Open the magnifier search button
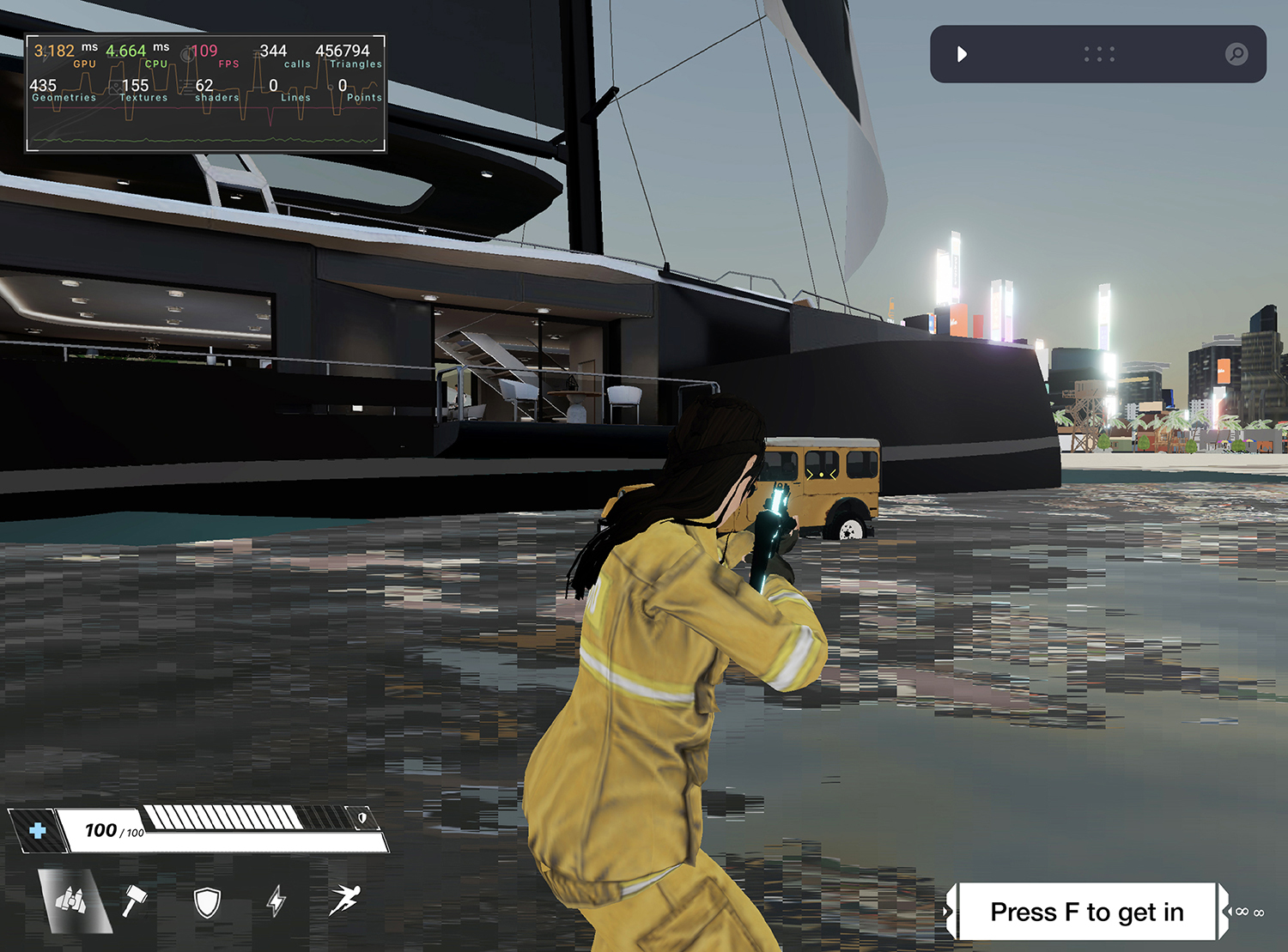The width and height of the screenshot is (1288, 952). (x=1236, y=54)
